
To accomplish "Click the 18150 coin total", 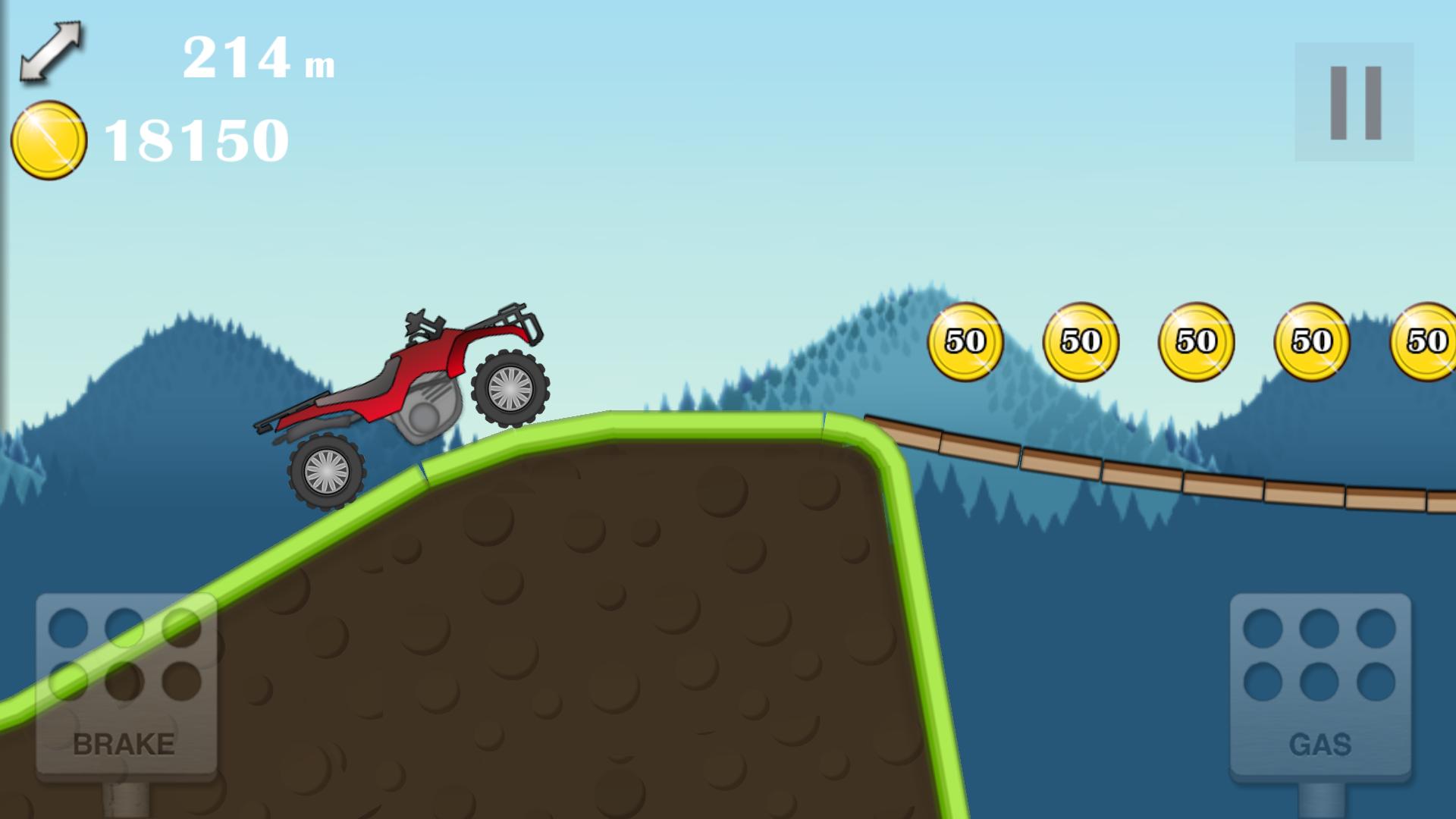I will [197, 139].
